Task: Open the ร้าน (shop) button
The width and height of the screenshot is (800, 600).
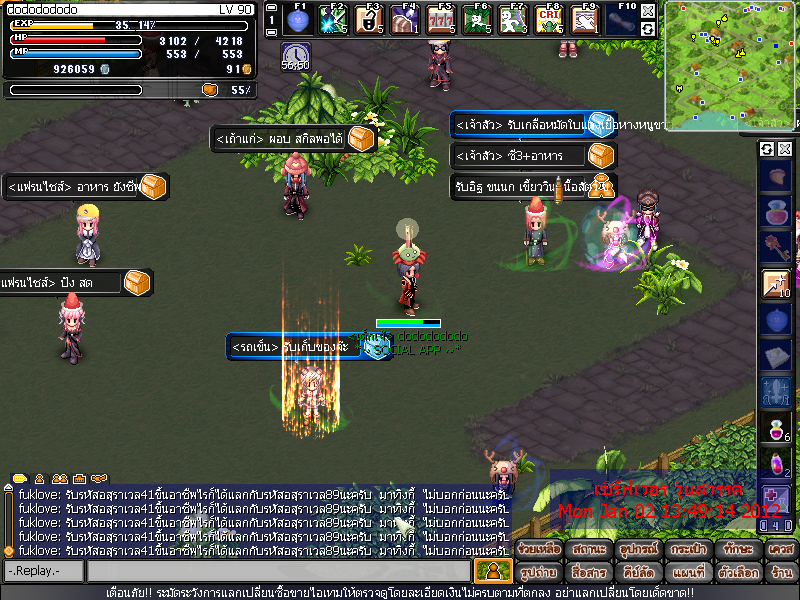Action: [781, 573]
